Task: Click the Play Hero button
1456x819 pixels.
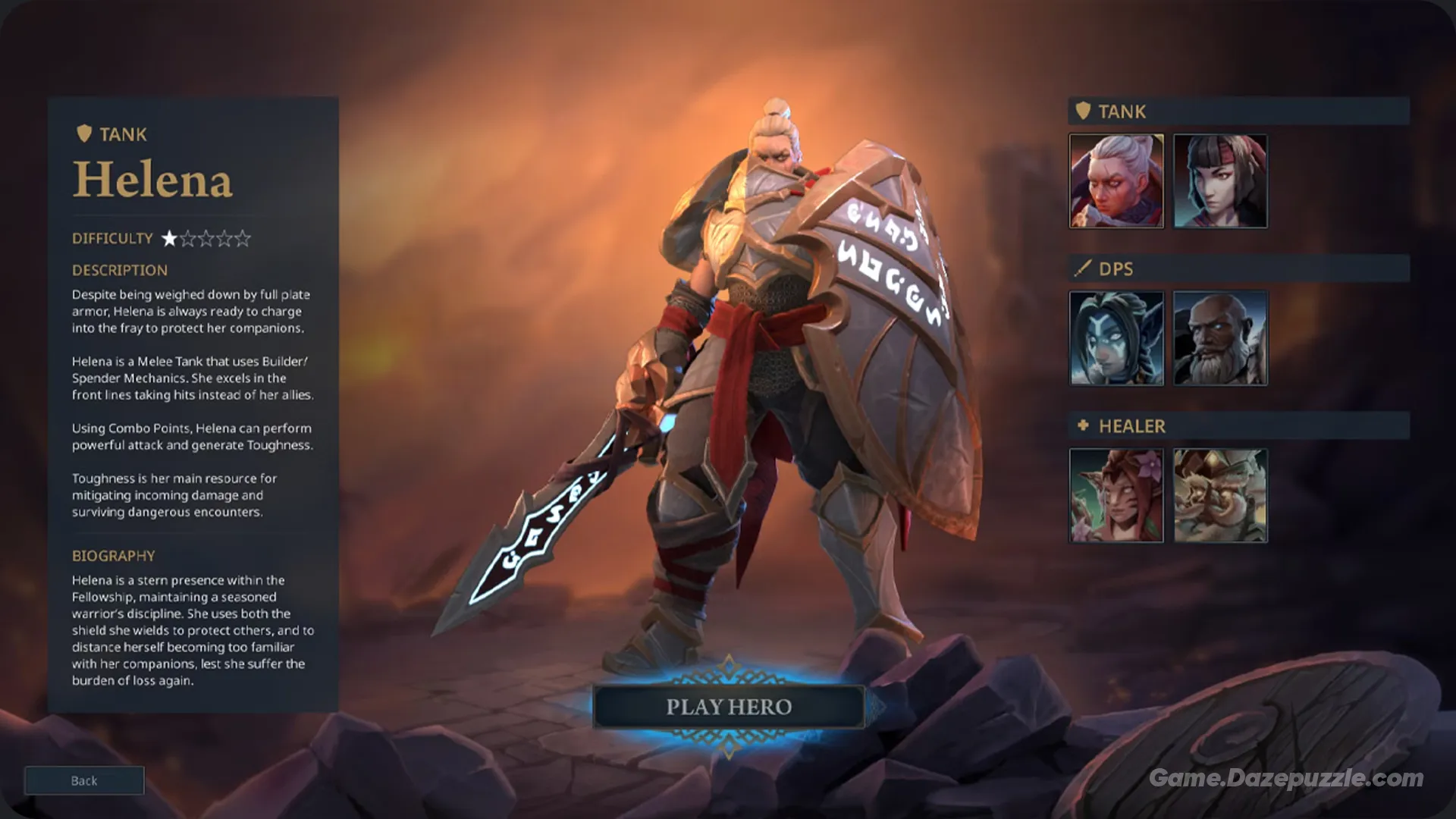Action: pyautogui.click(x=729, y=707)
